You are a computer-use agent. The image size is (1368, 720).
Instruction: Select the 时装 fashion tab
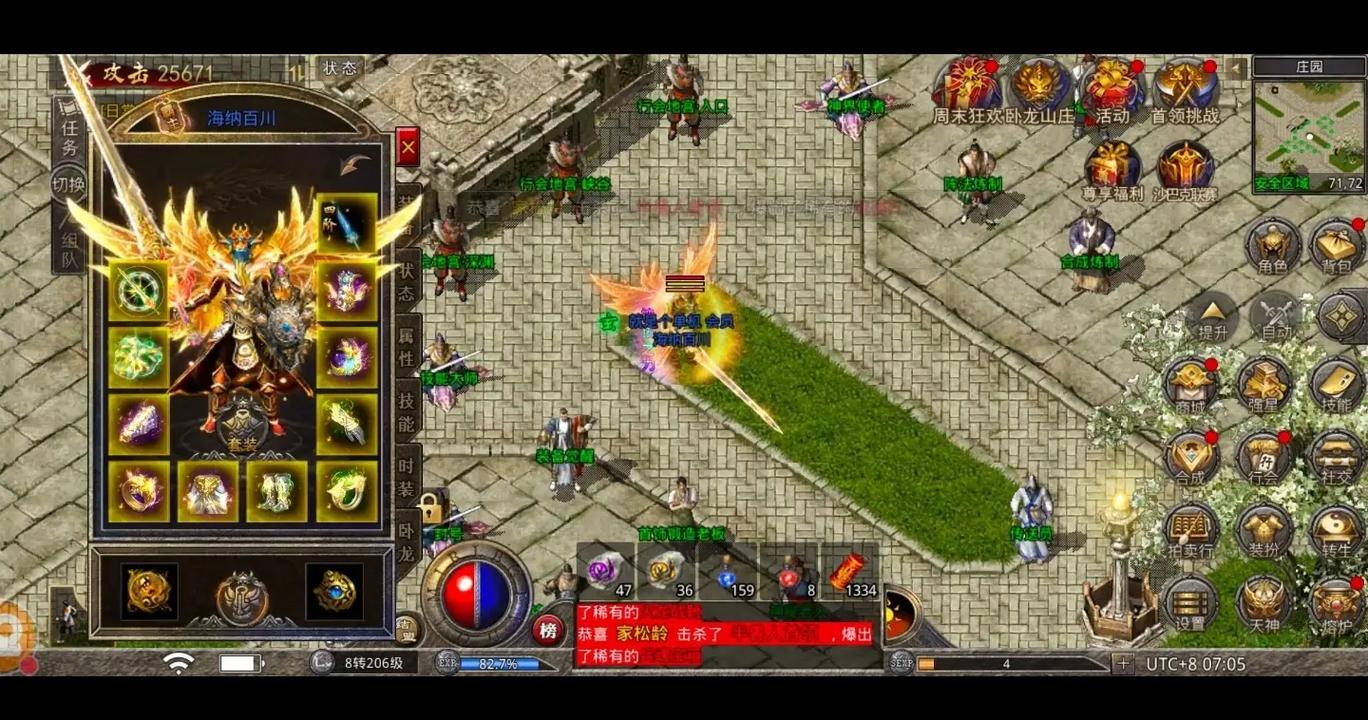(407, 478)
